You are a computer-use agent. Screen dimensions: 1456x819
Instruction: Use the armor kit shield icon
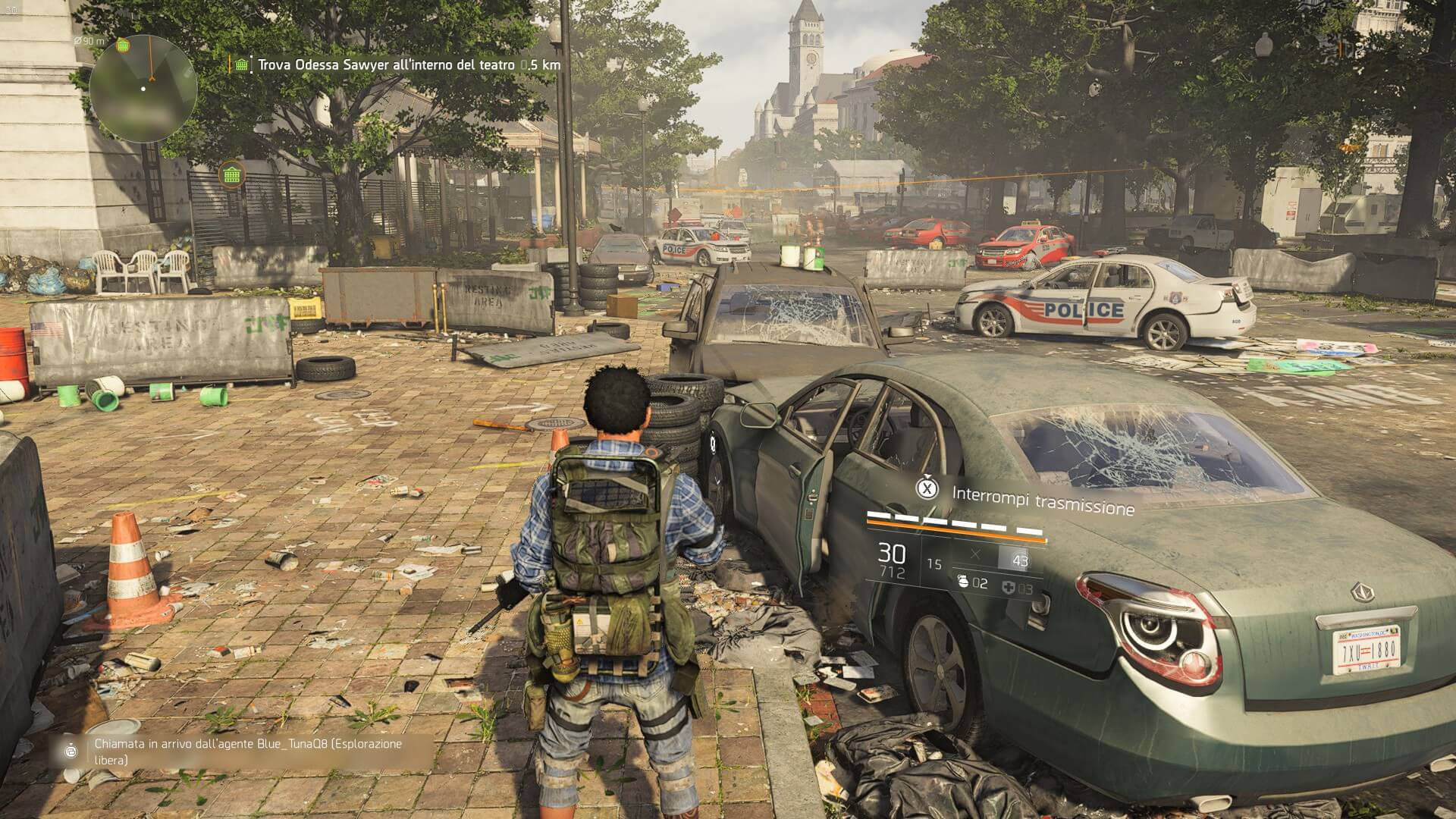(1009, 588)
